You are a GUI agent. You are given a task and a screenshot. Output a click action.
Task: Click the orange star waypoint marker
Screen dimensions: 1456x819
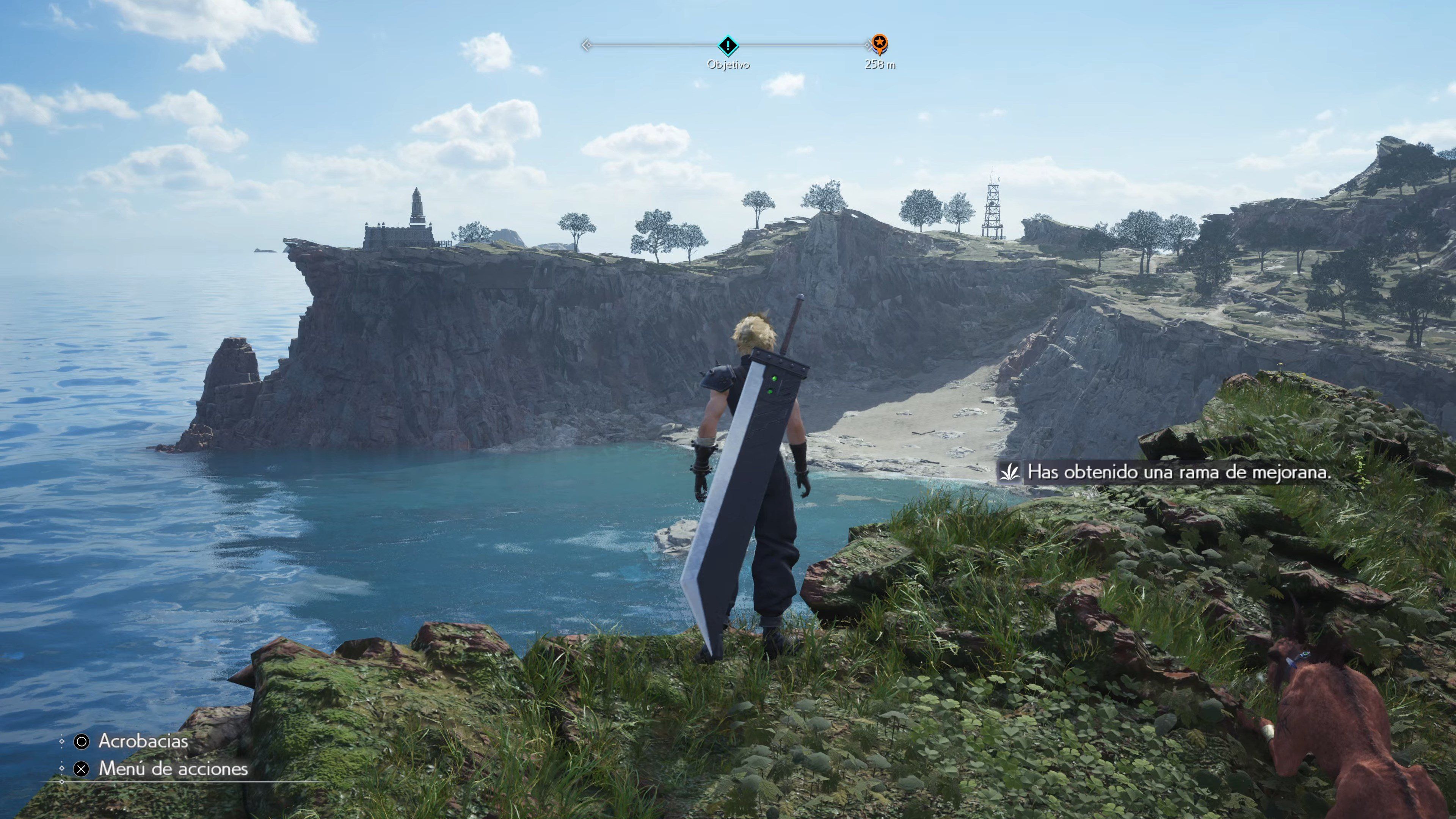point(879,42)
